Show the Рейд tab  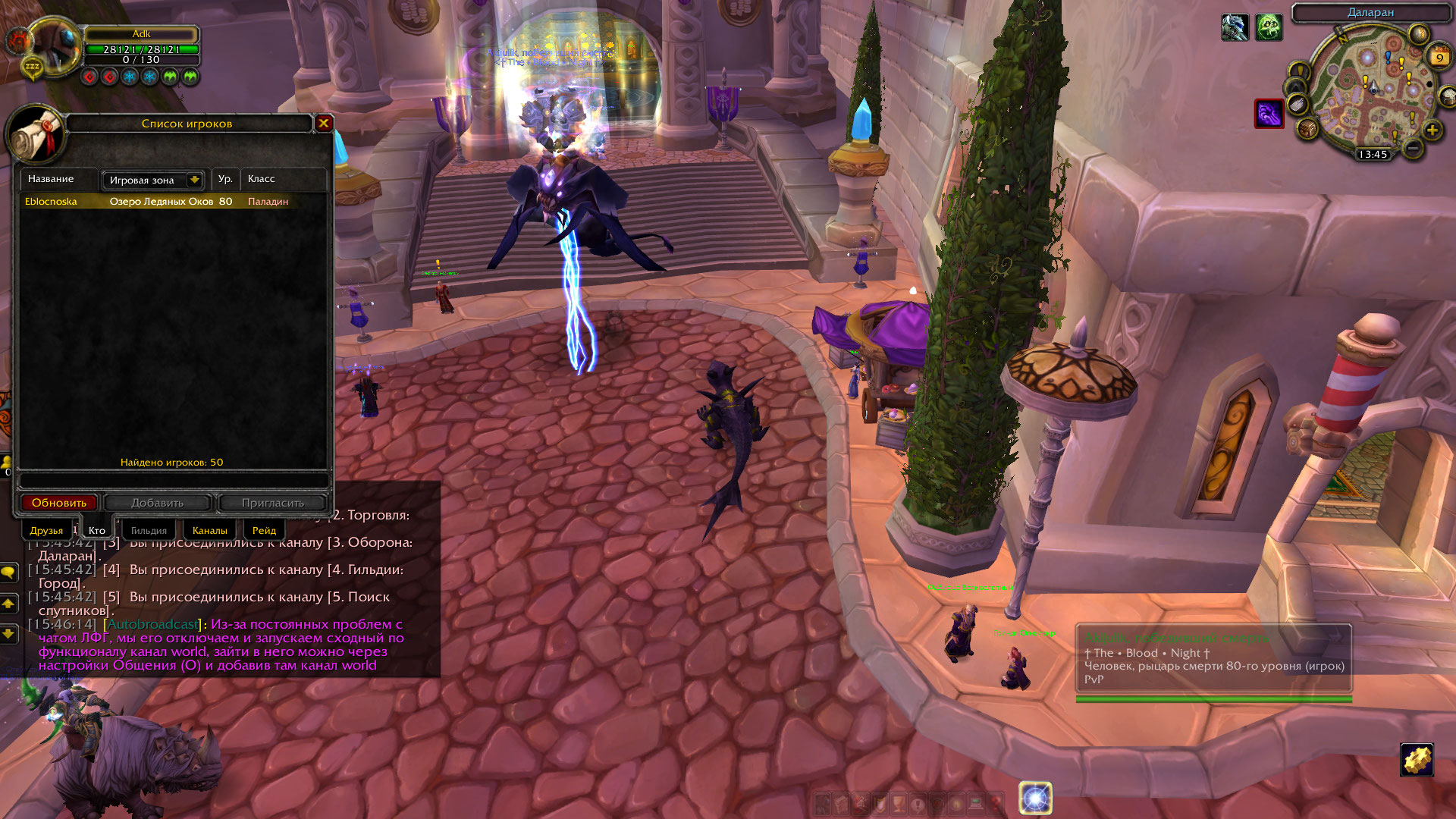click(264, 530)
